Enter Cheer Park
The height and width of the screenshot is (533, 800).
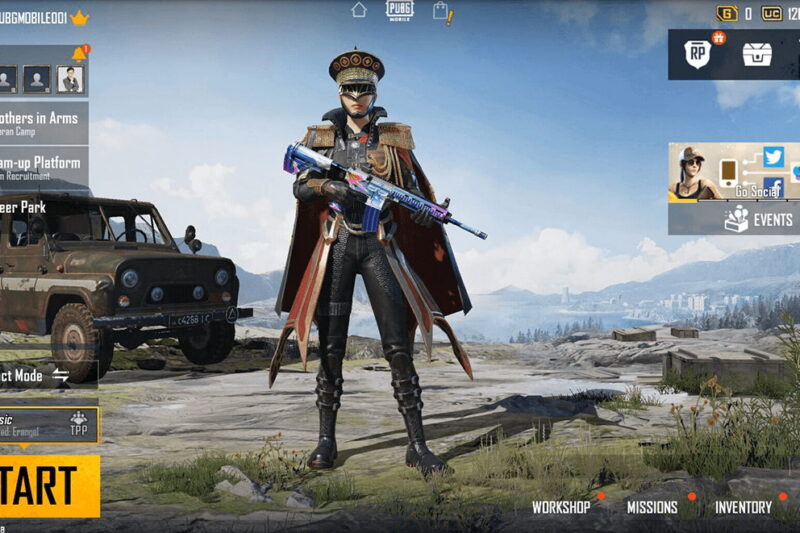tap(30, 207)
